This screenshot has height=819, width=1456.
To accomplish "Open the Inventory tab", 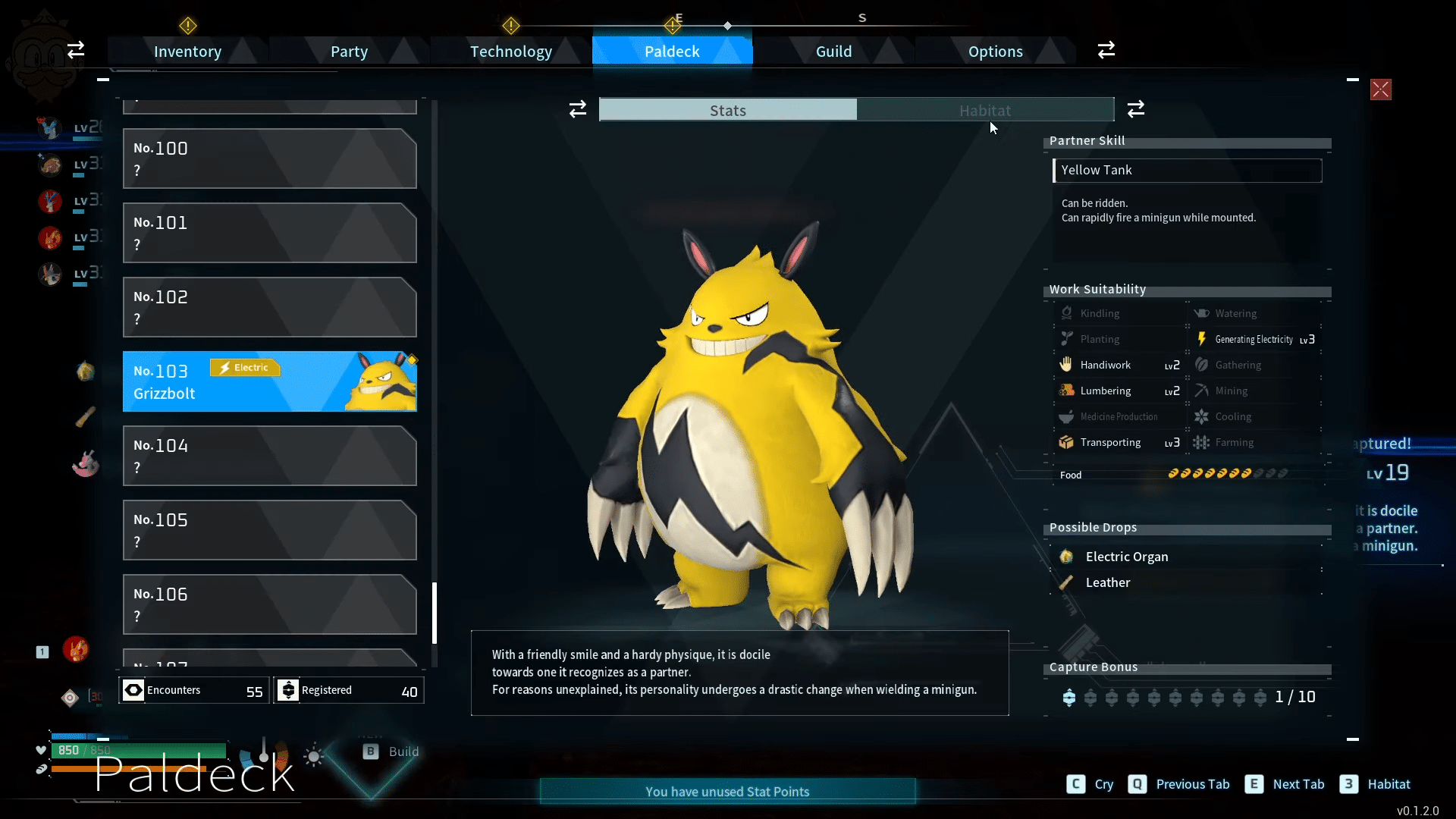I will tap(187, 52).
